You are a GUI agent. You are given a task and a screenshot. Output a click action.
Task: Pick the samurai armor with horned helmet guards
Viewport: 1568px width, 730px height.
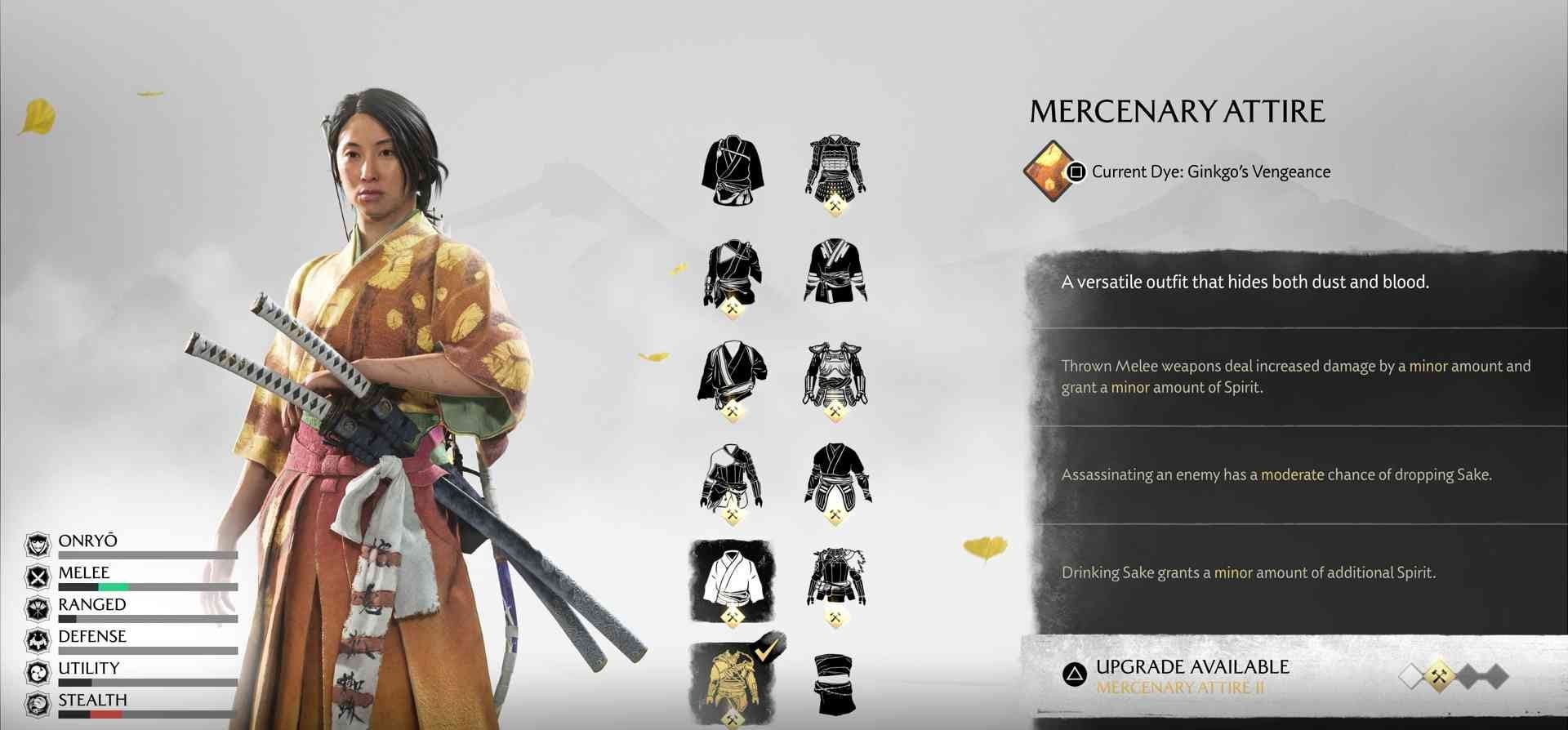pyautogui.click(x=835, y=170)
